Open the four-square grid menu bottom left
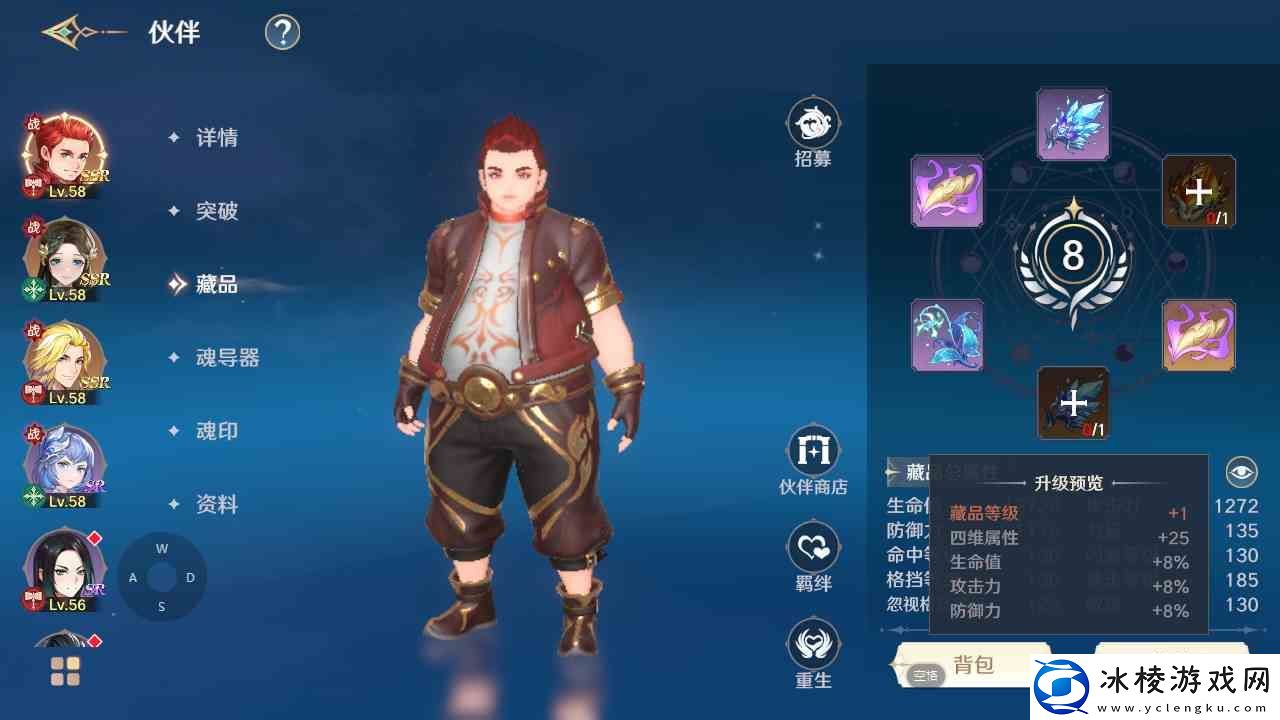 (x=63, y=671)
